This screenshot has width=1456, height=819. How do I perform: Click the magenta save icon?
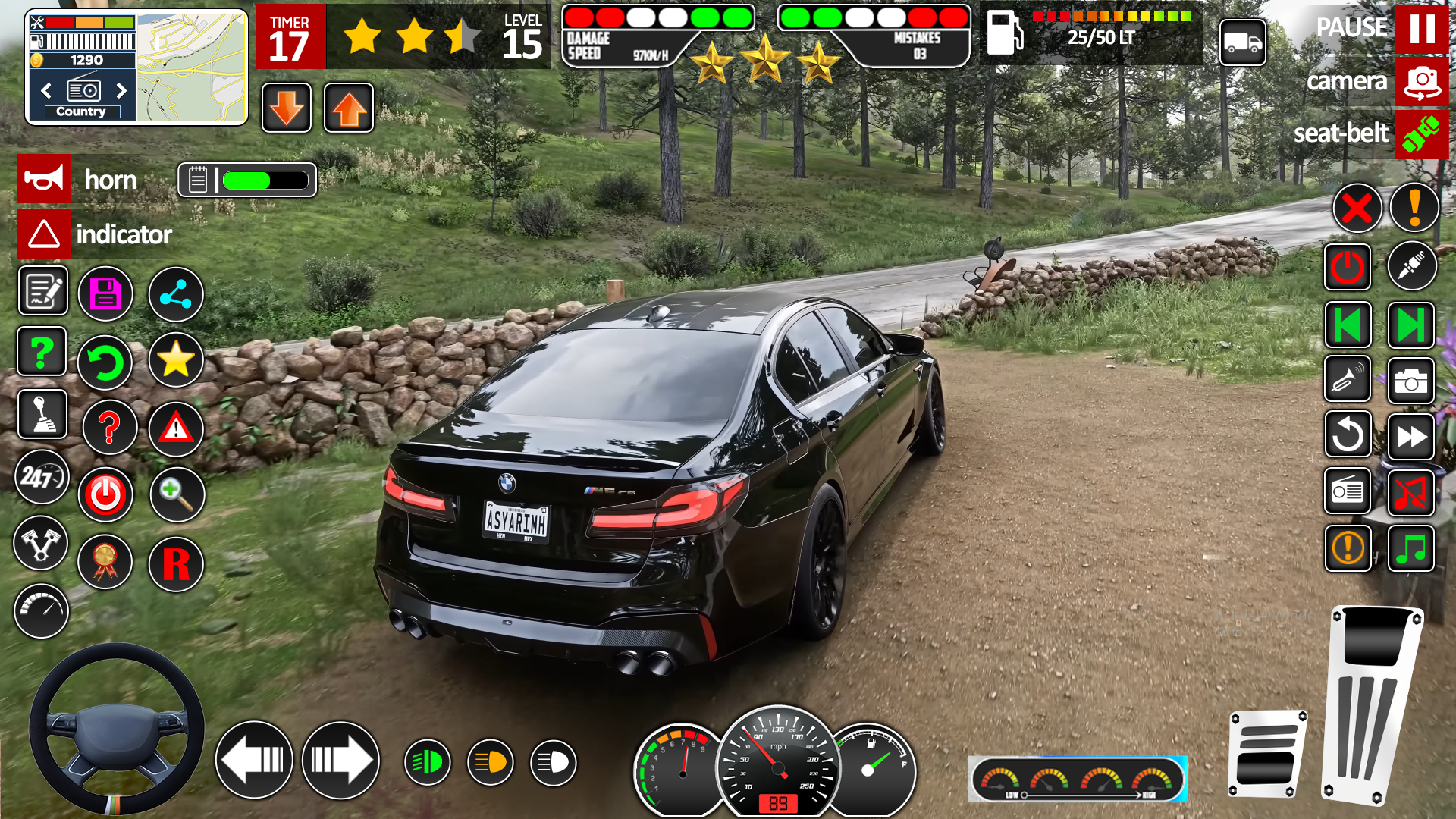(105, 293)
